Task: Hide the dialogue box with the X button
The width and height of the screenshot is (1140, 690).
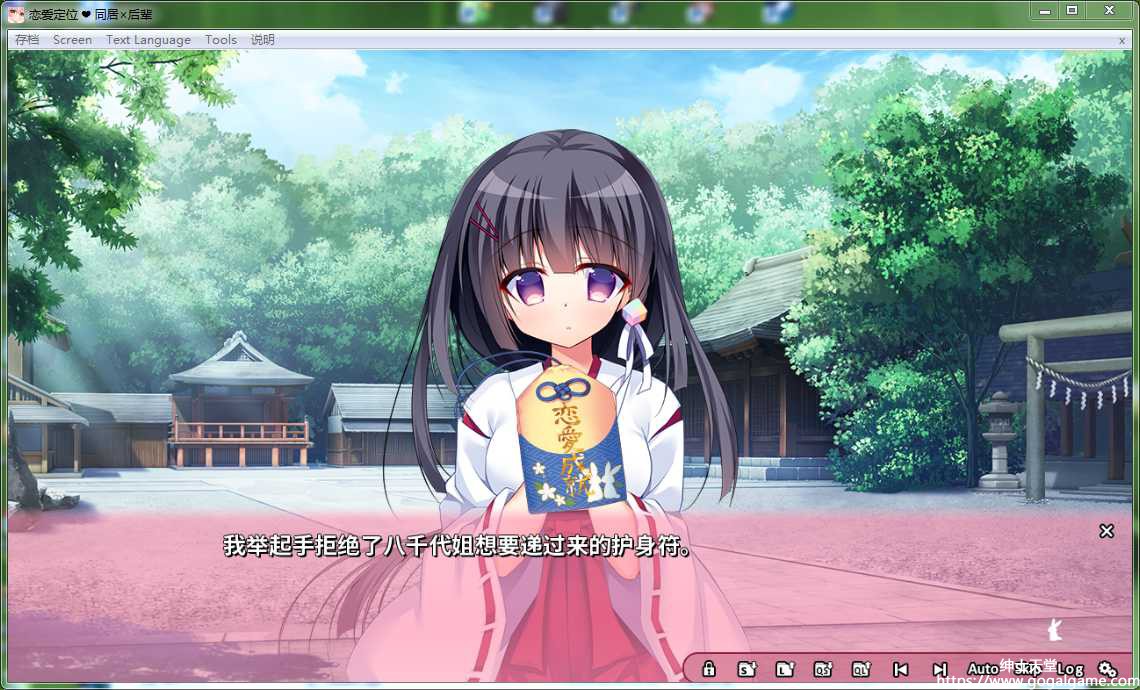Action: [1106, 531]
